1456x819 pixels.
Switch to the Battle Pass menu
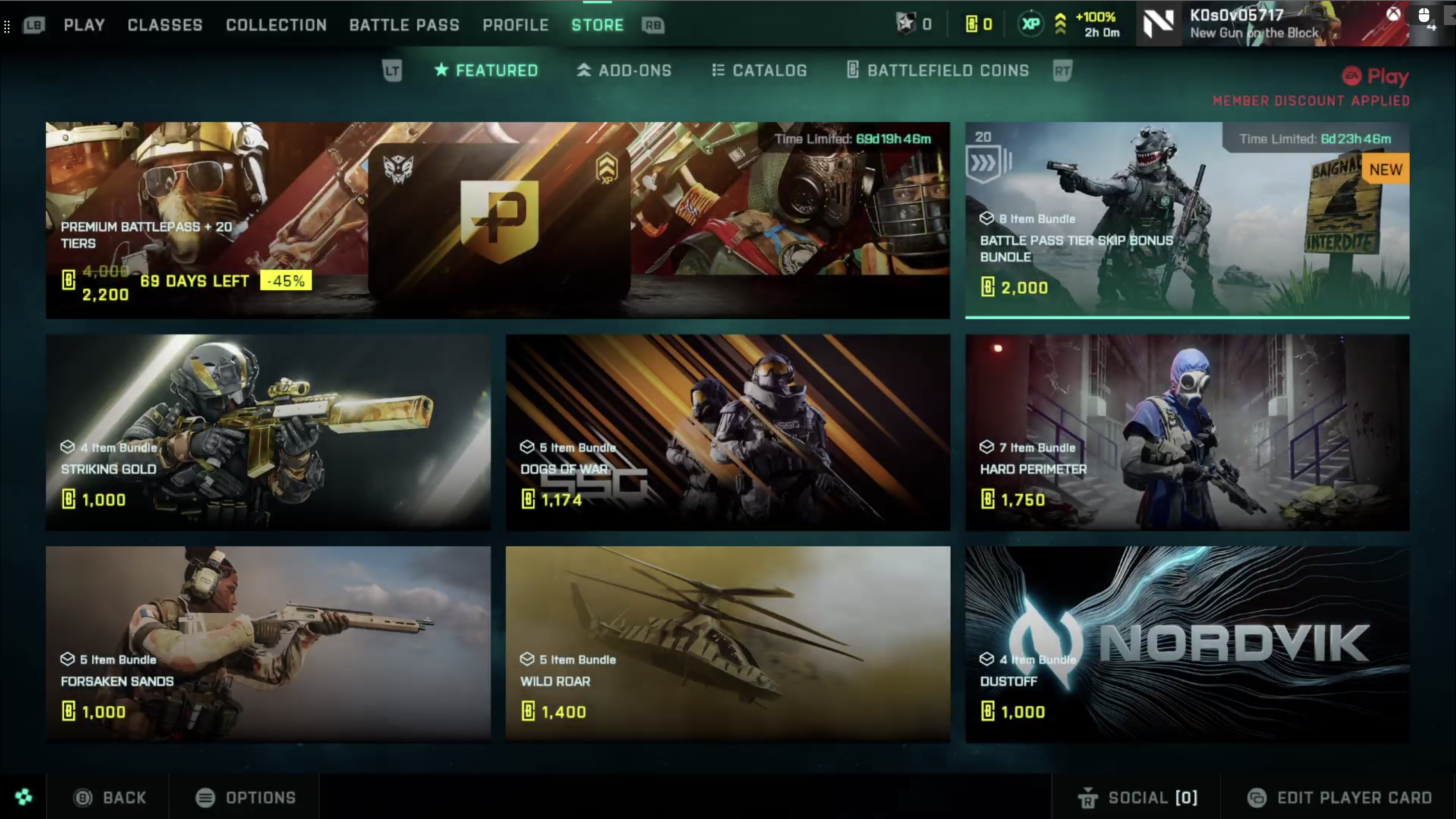pyautogui.click(x=404, y=25)
